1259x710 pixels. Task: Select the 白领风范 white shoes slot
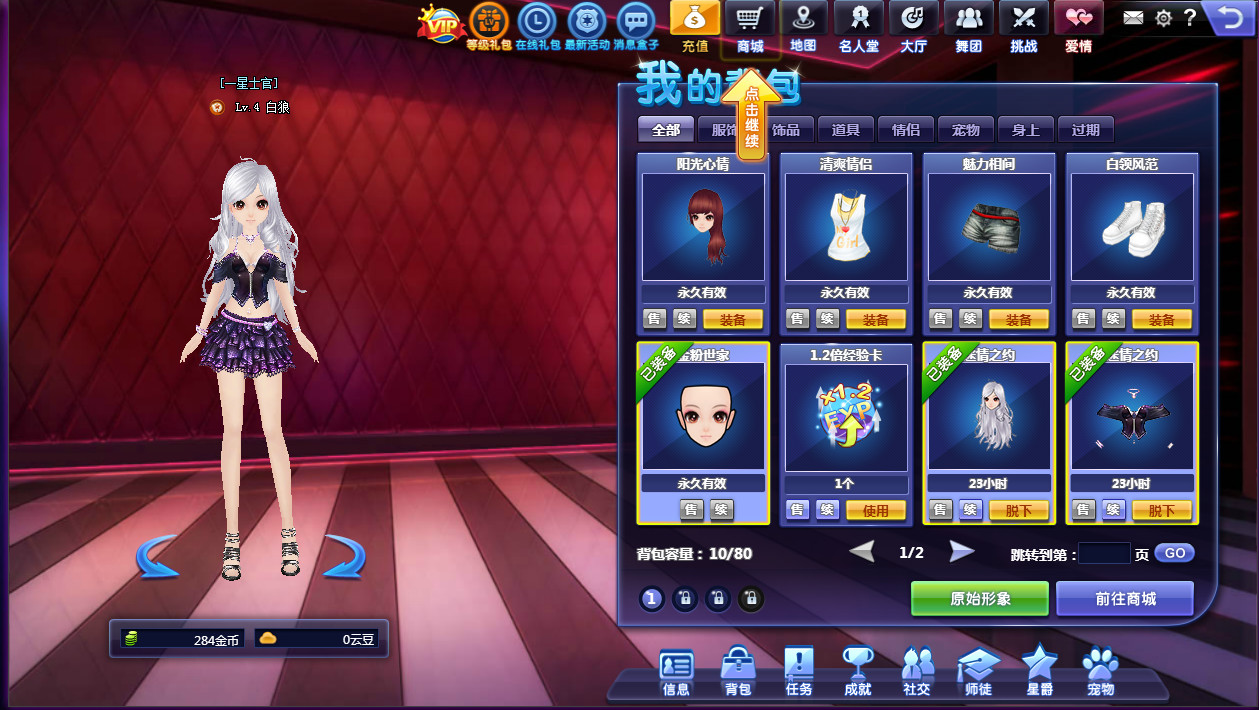pyautogui.click(x=1132, y=227)
